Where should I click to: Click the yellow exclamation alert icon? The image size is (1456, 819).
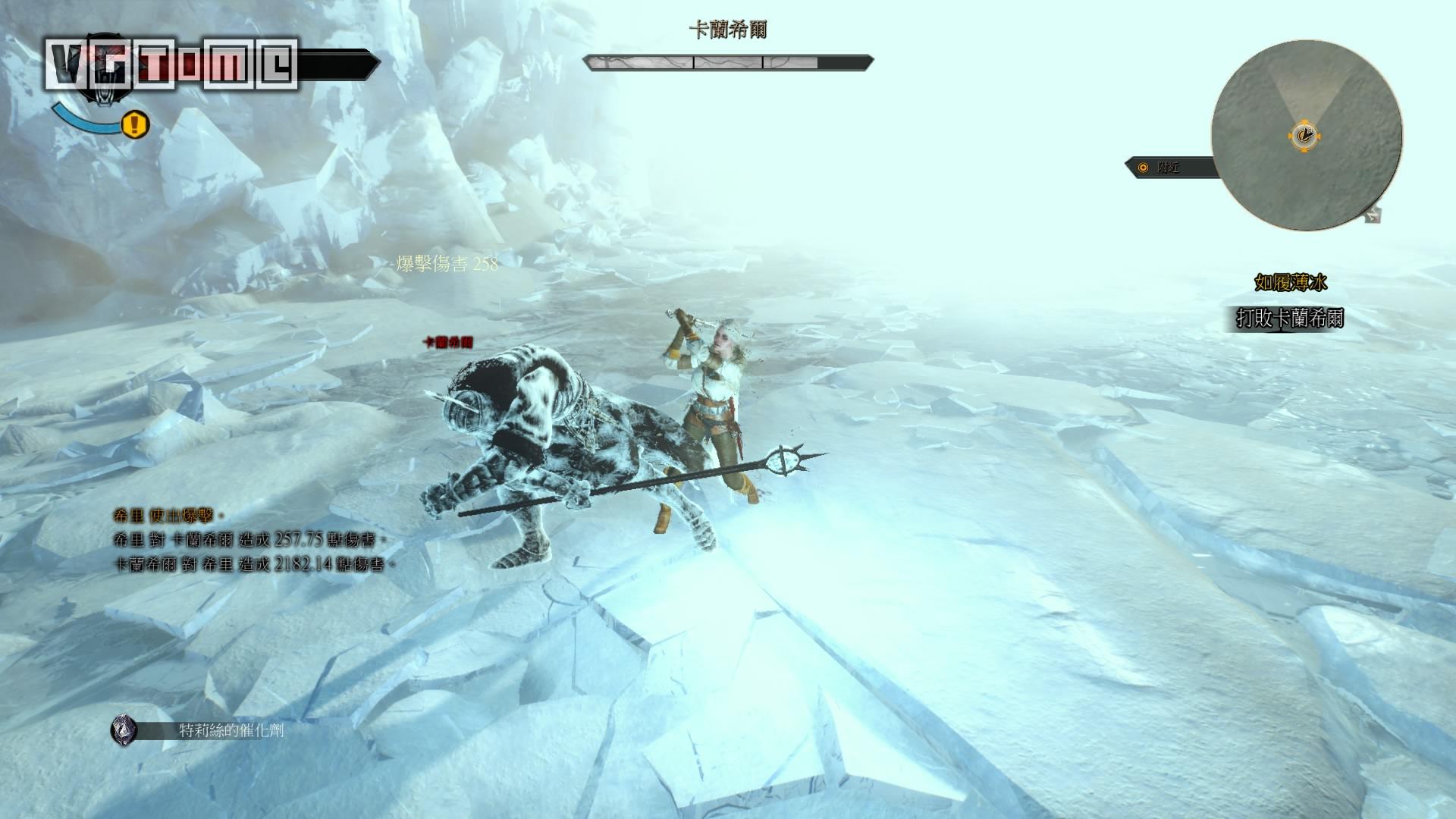pos(135,124)
